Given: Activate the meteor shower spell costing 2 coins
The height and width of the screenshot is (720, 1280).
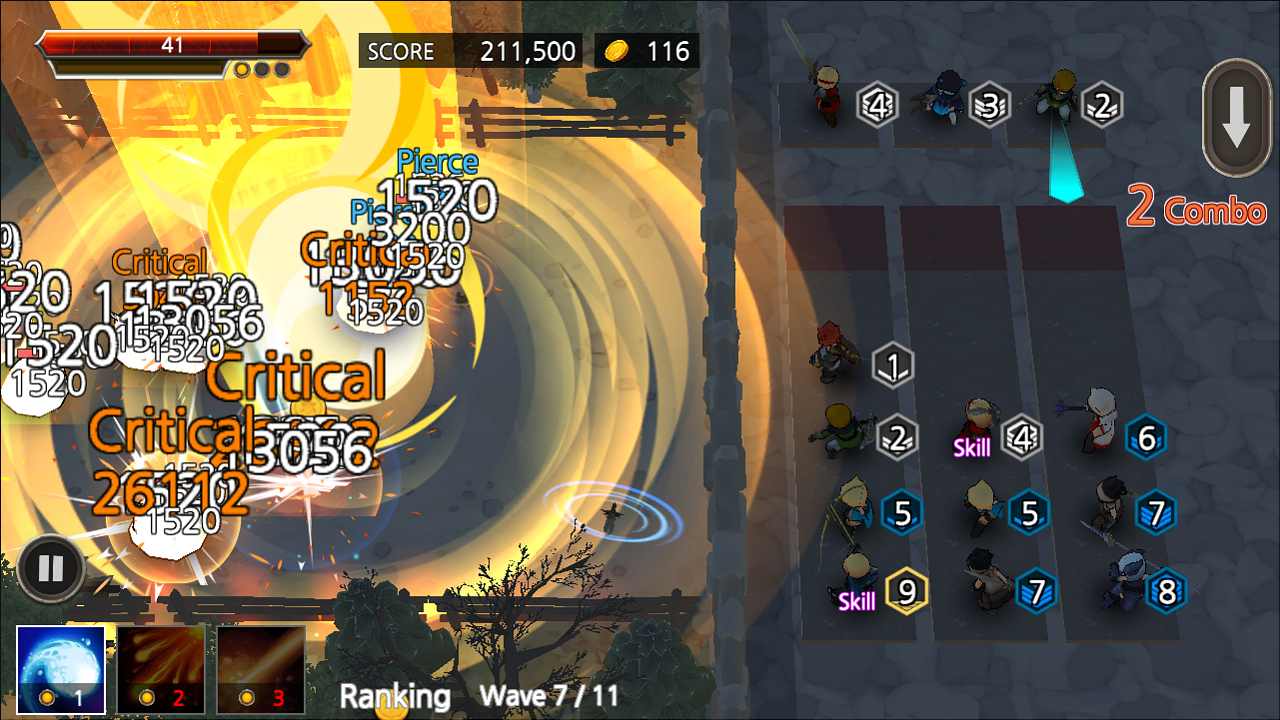Looking at the screenshot, I should click(161, 668).
